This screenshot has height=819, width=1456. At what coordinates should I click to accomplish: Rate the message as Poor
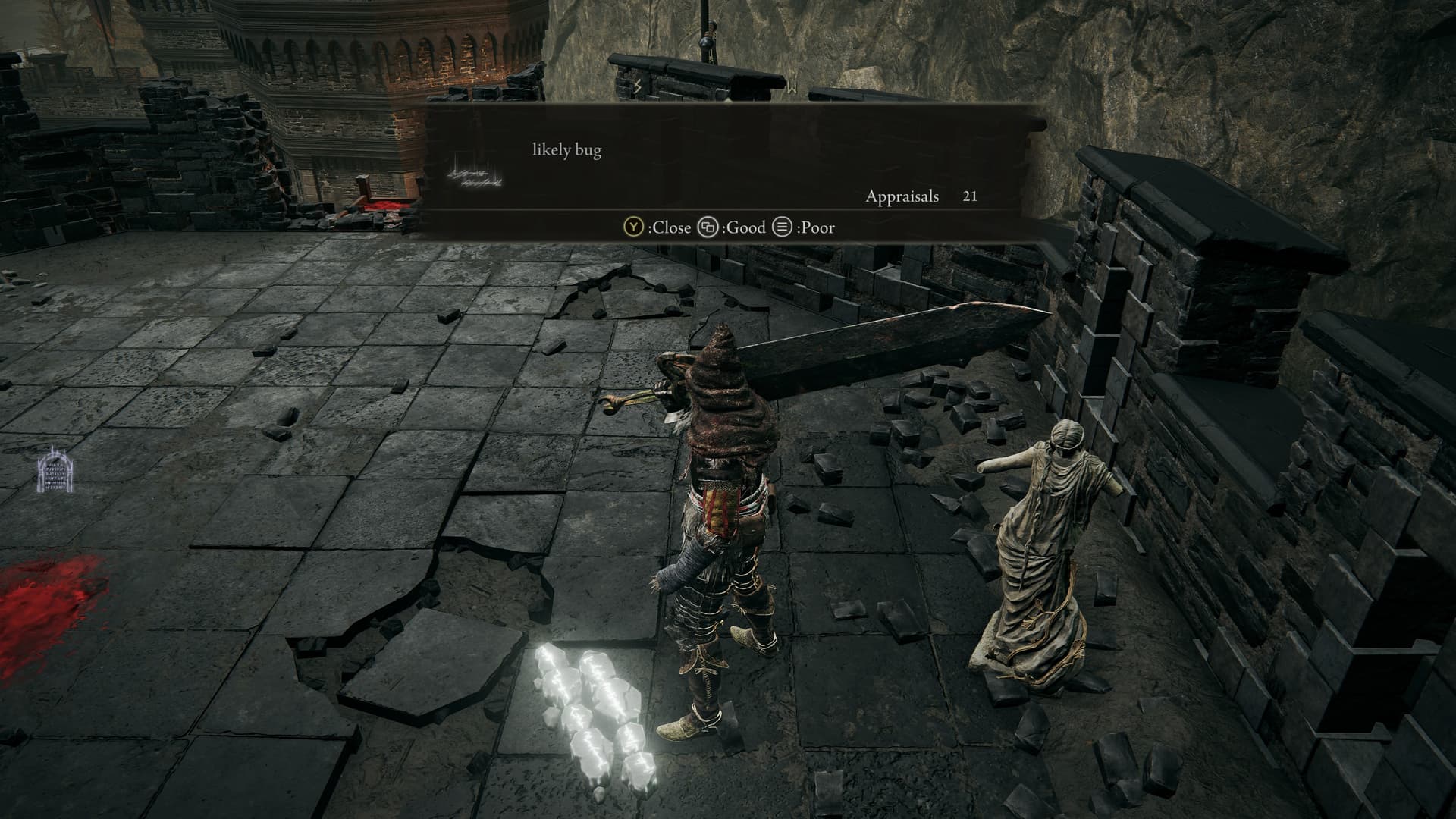pyautogui.click(x=804, y=227)
